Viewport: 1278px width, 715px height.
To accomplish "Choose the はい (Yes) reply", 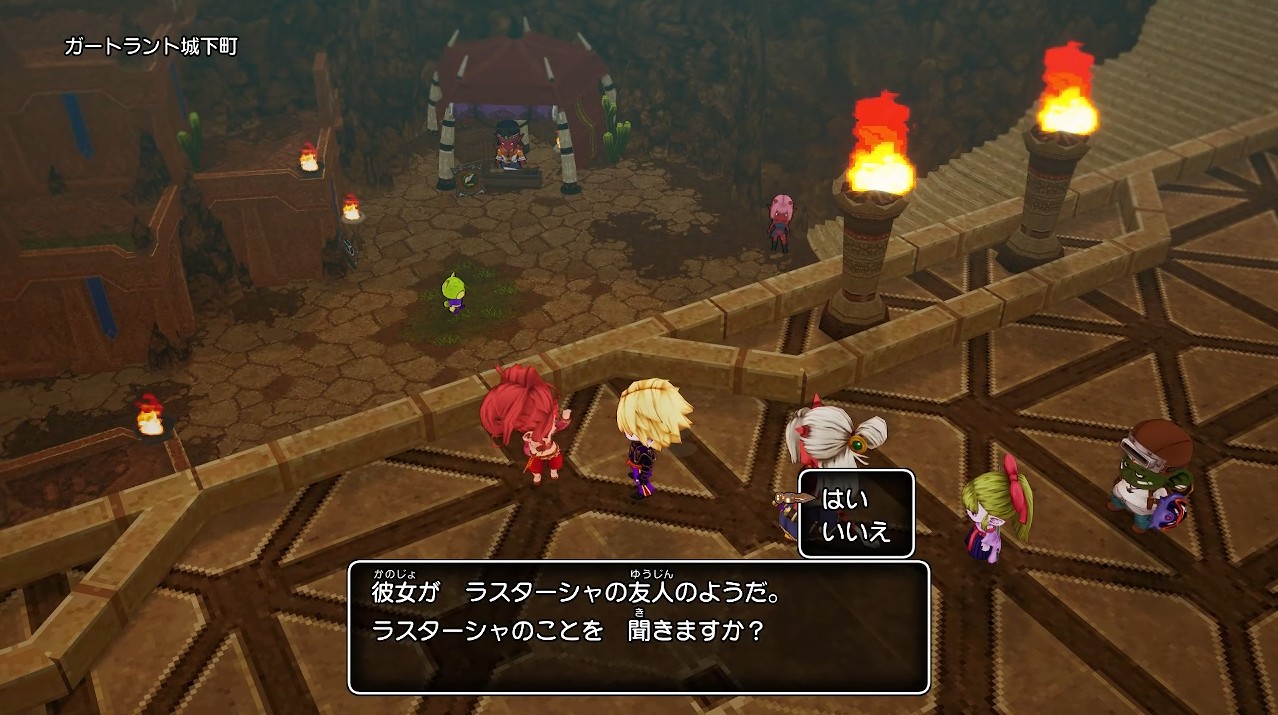I will (x=845, y=500).
